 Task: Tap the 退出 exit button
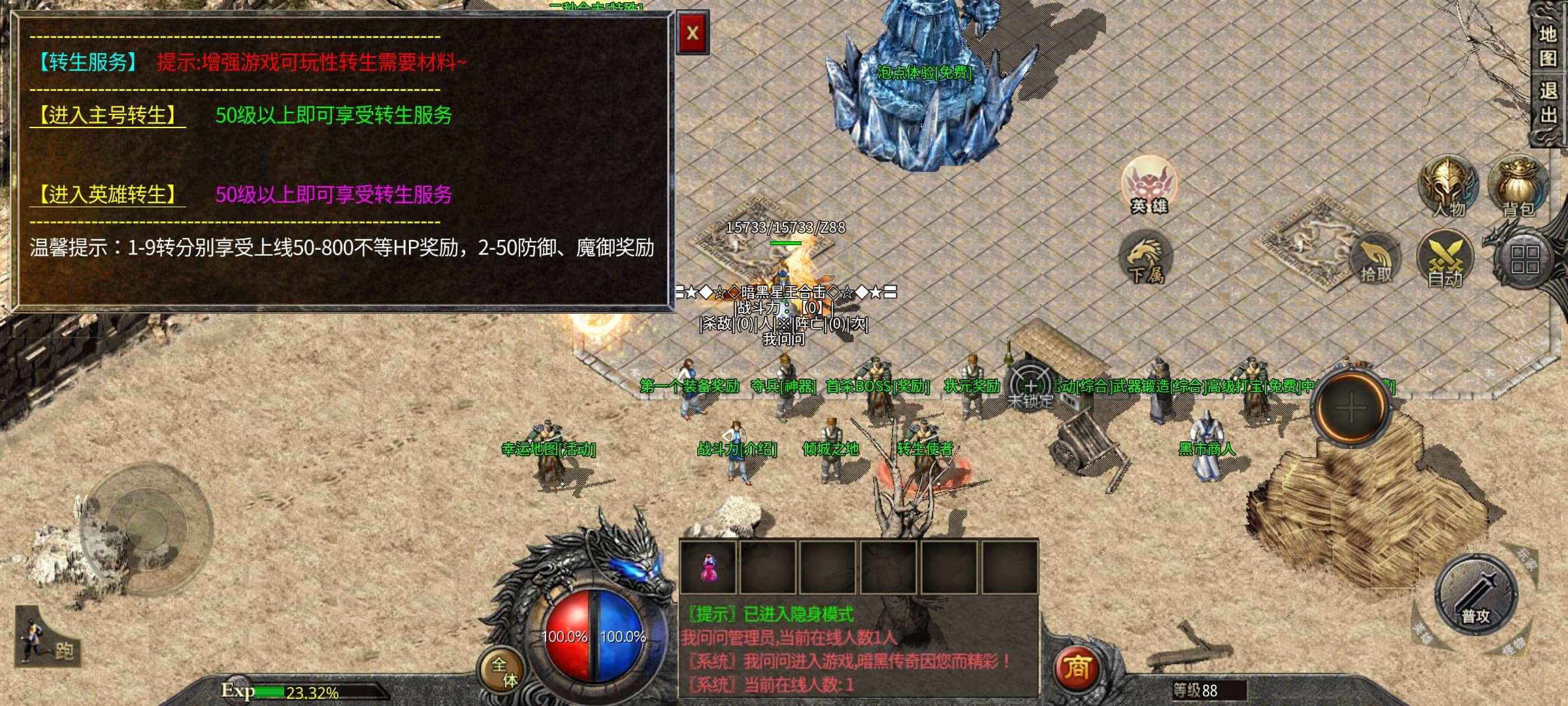[1547, 103]
